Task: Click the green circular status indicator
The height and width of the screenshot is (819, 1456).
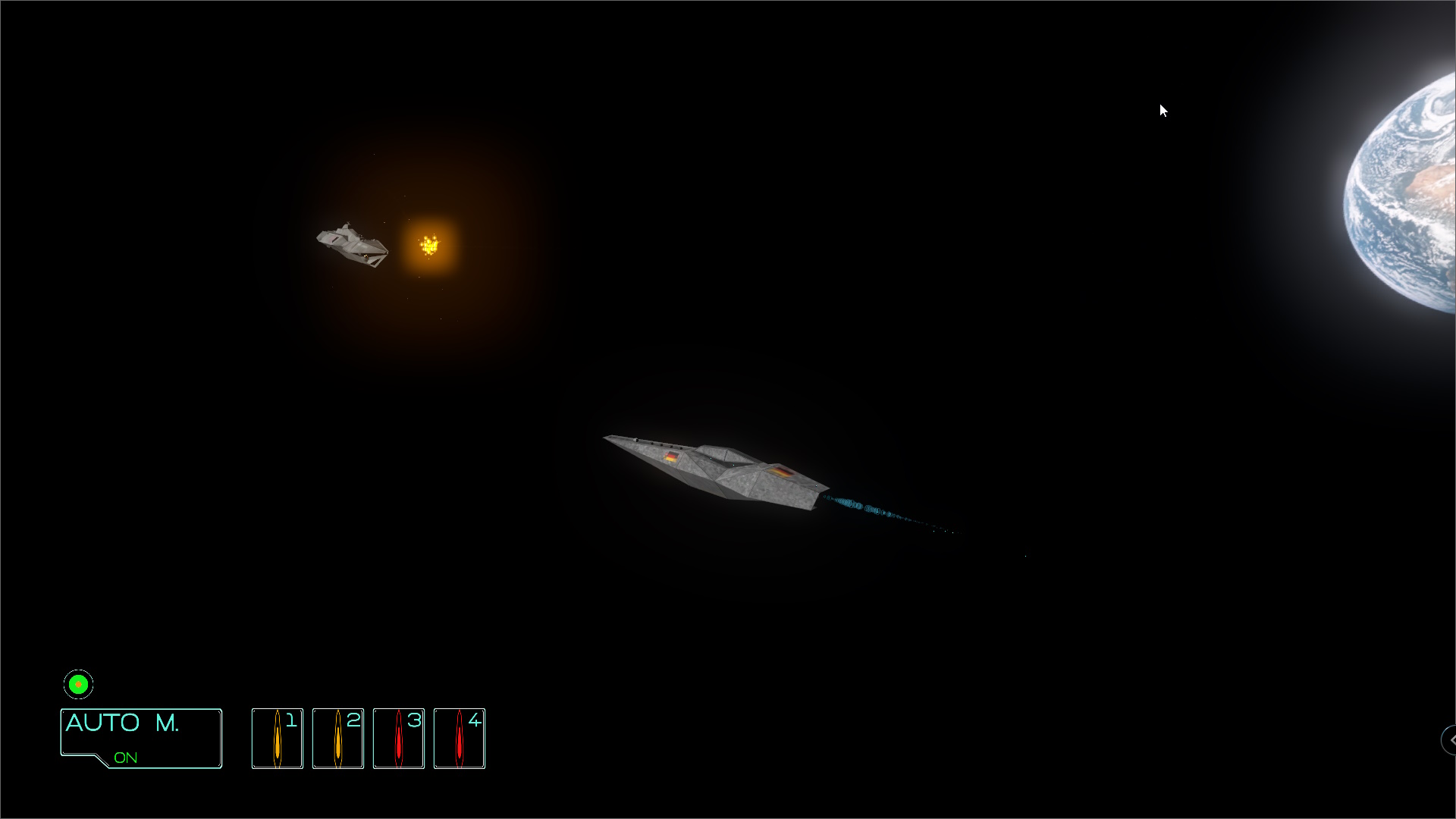Action: (78, 684)
